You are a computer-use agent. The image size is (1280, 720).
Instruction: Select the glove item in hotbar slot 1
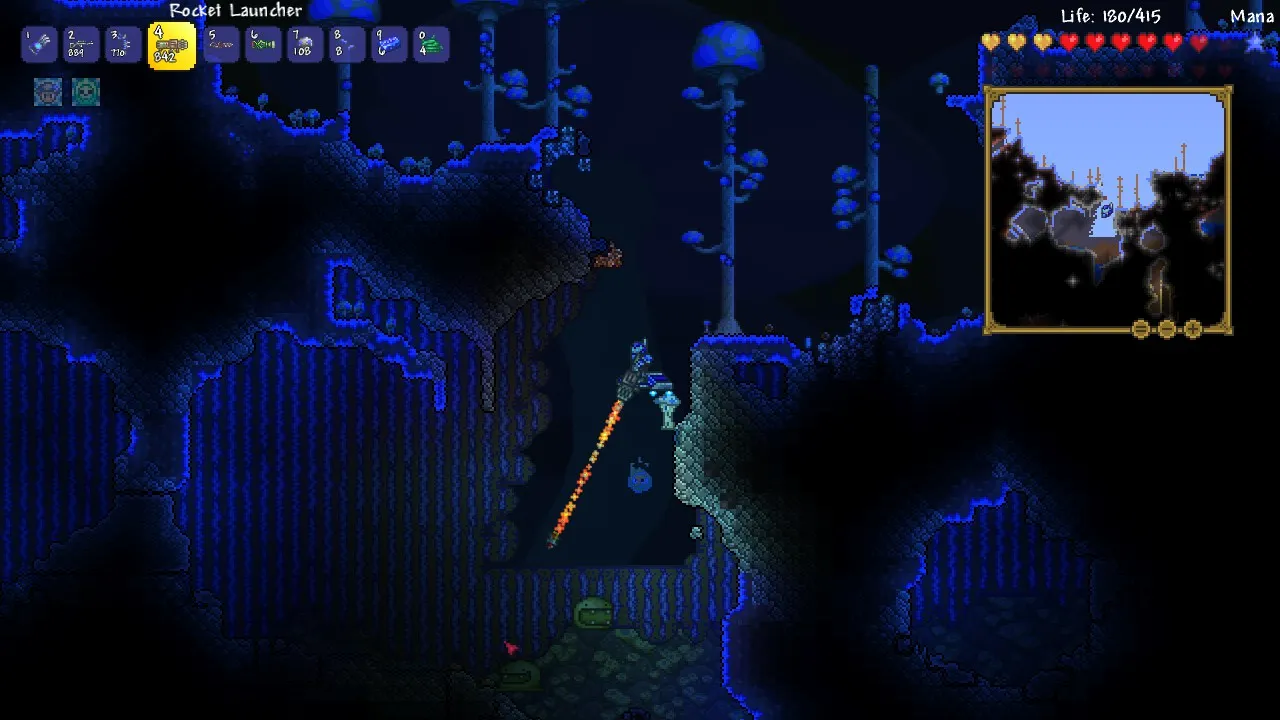[x=39, y=44]
